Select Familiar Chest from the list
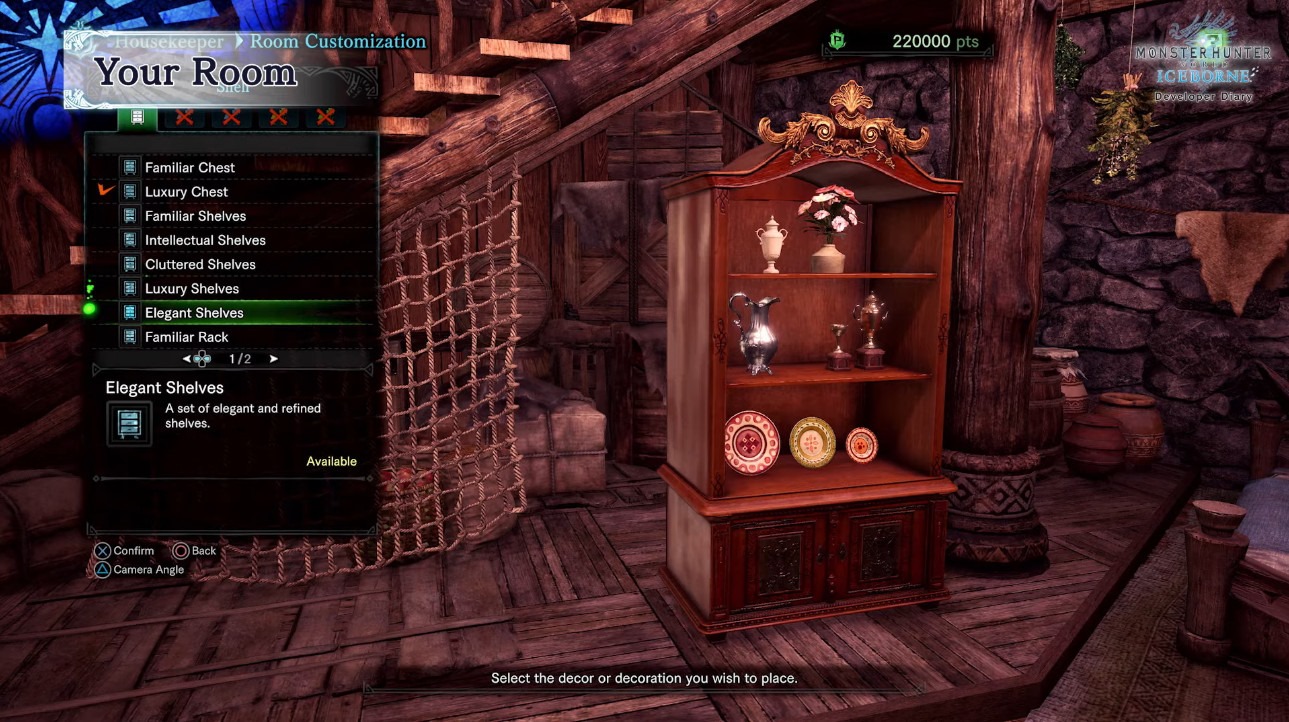 click(190, 167)
